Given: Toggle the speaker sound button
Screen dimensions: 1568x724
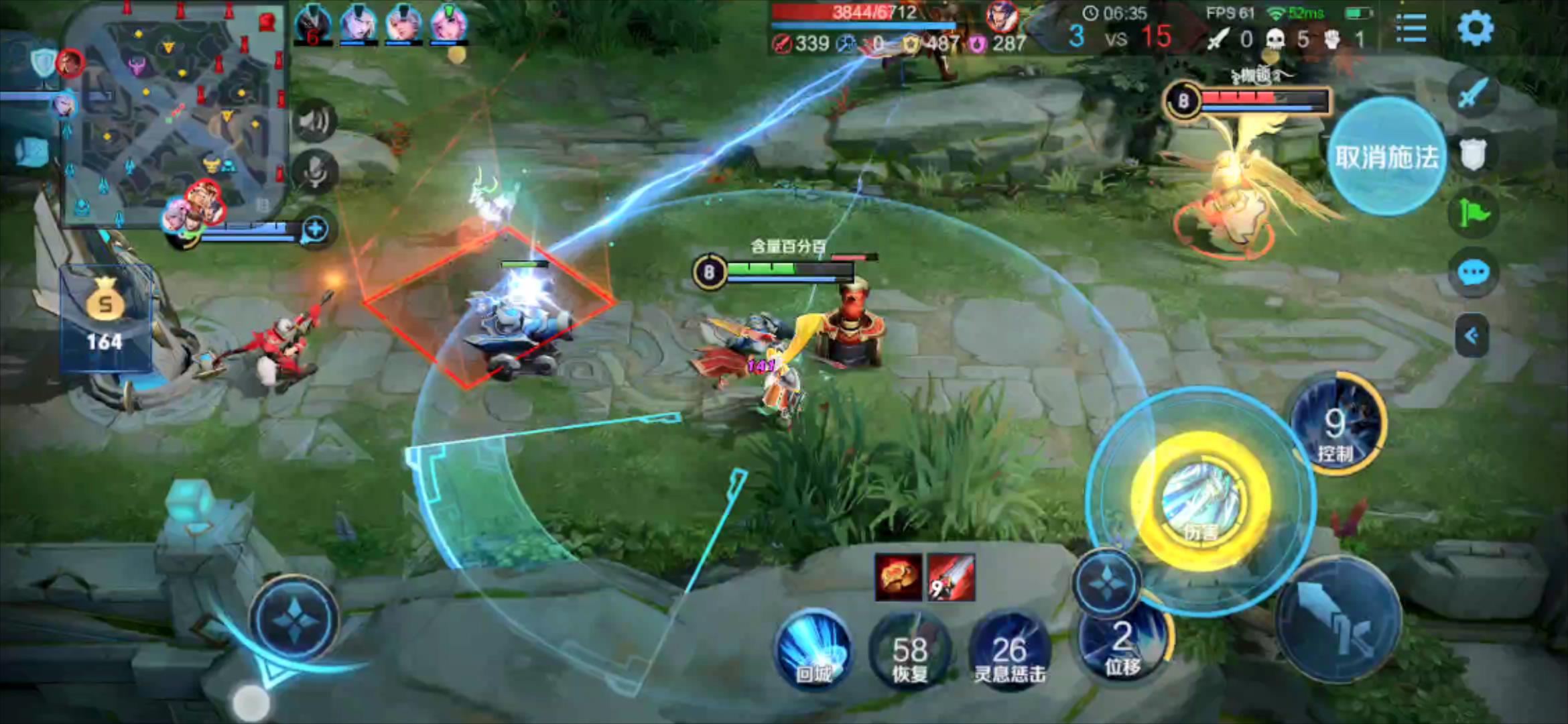Looking at the screenshot, I should click(x=314, y=121).
